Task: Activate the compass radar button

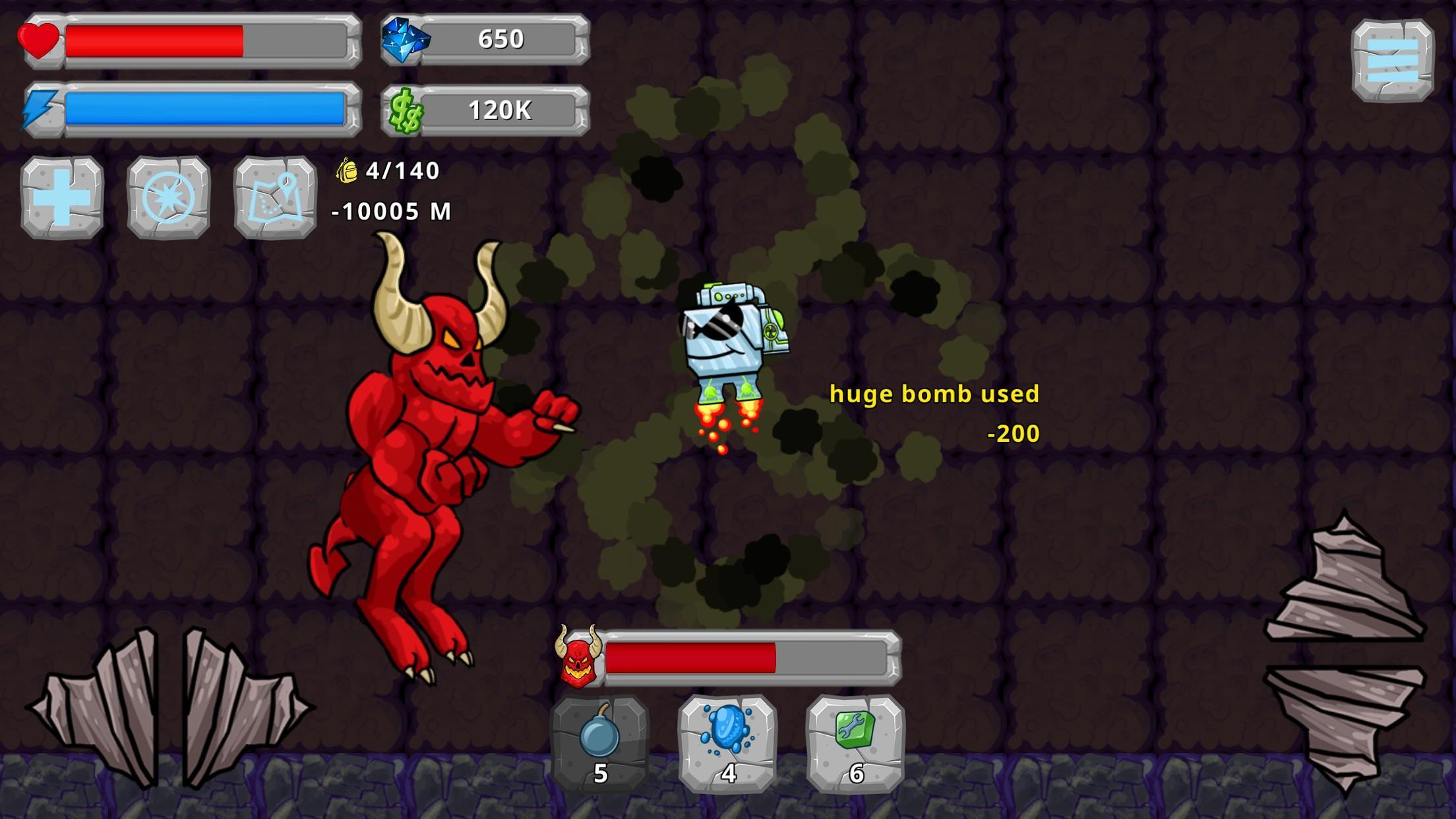Action: coord(168,197)
